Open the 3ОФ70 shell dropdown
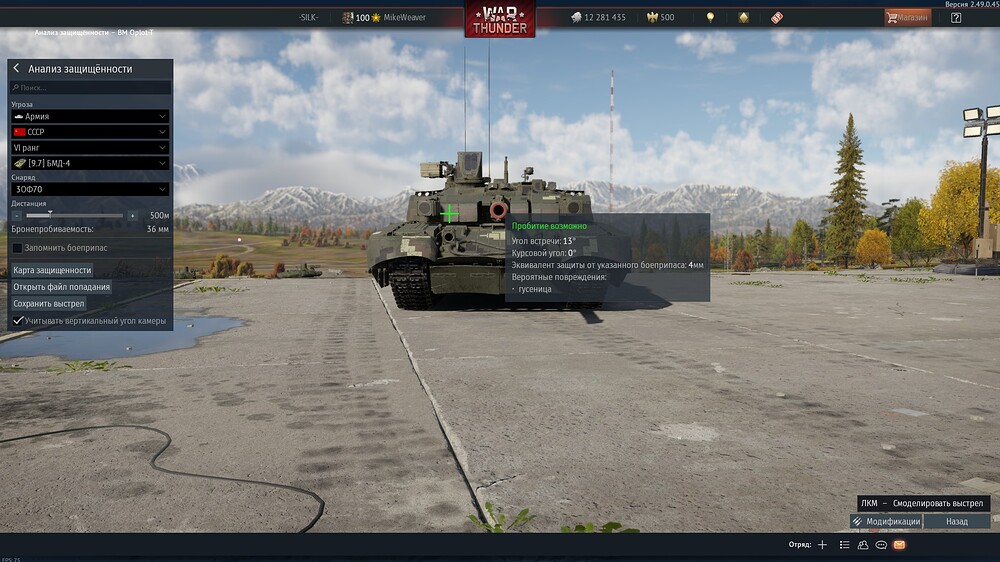The width and height of the screenshot is (1000, 562). pyautogui.click(x=90, y=189)
